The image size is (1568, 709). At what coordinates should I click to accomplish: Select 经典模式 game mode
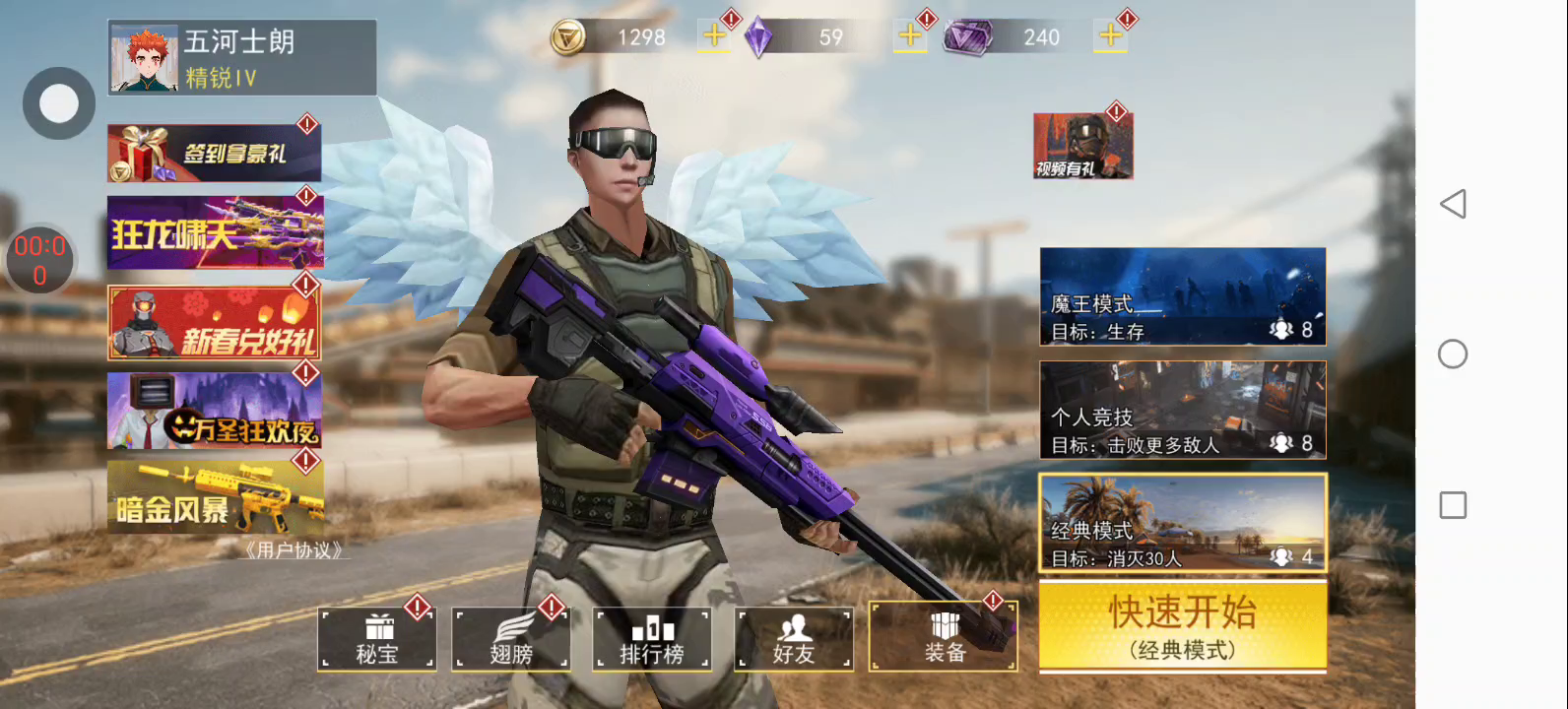click(x=1182, y=523)
